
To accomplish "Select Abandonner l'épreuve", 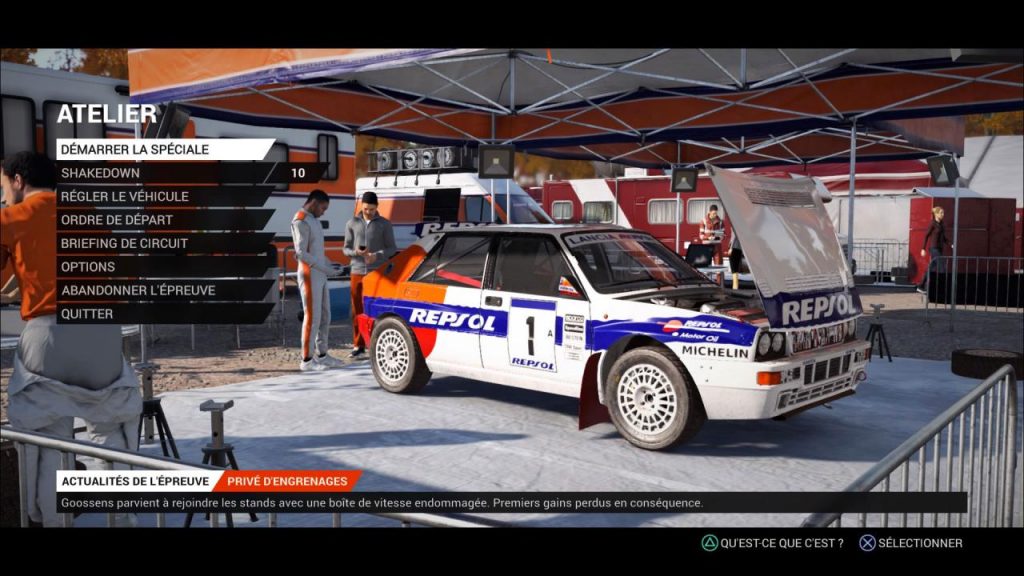I will click(x=138, y=290).
